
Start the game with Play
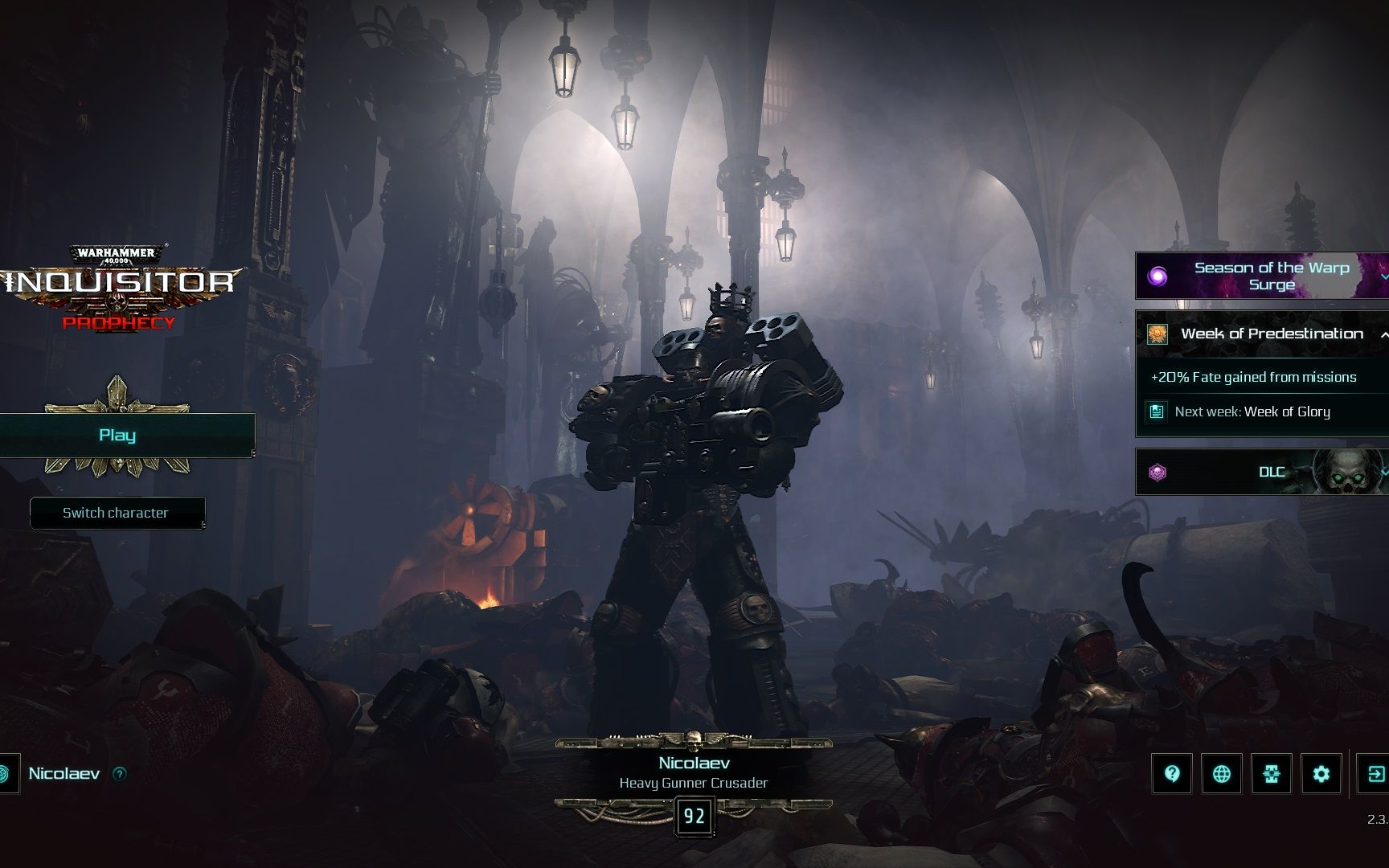click(118, 436)
